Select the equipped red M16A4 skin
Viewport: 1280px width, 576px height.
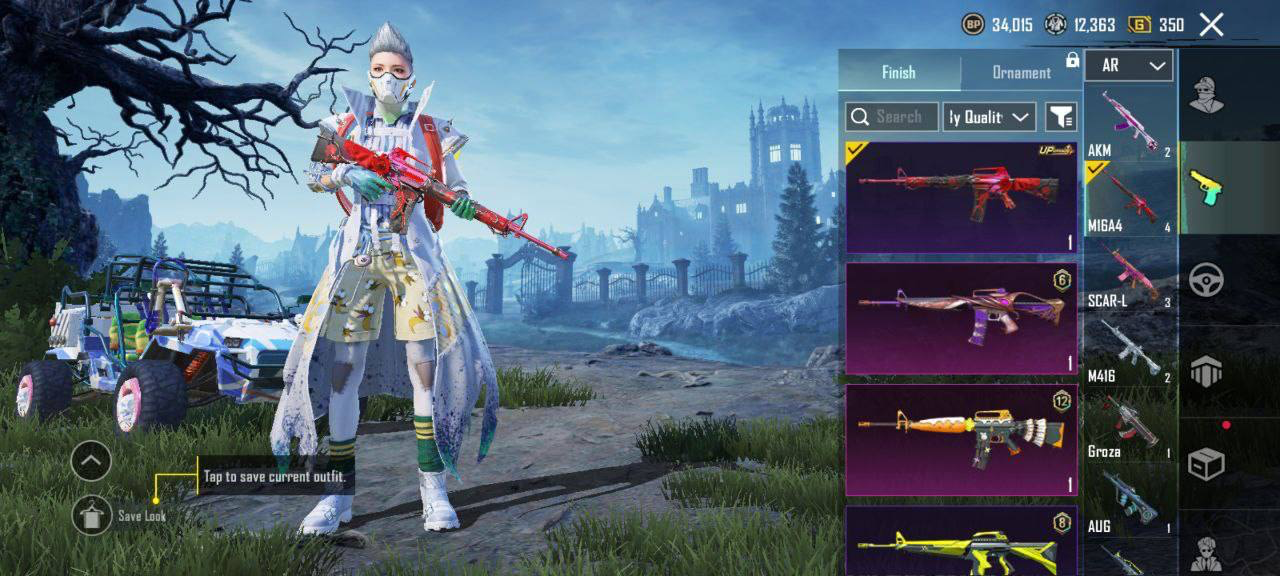click(x=961, y=197)
